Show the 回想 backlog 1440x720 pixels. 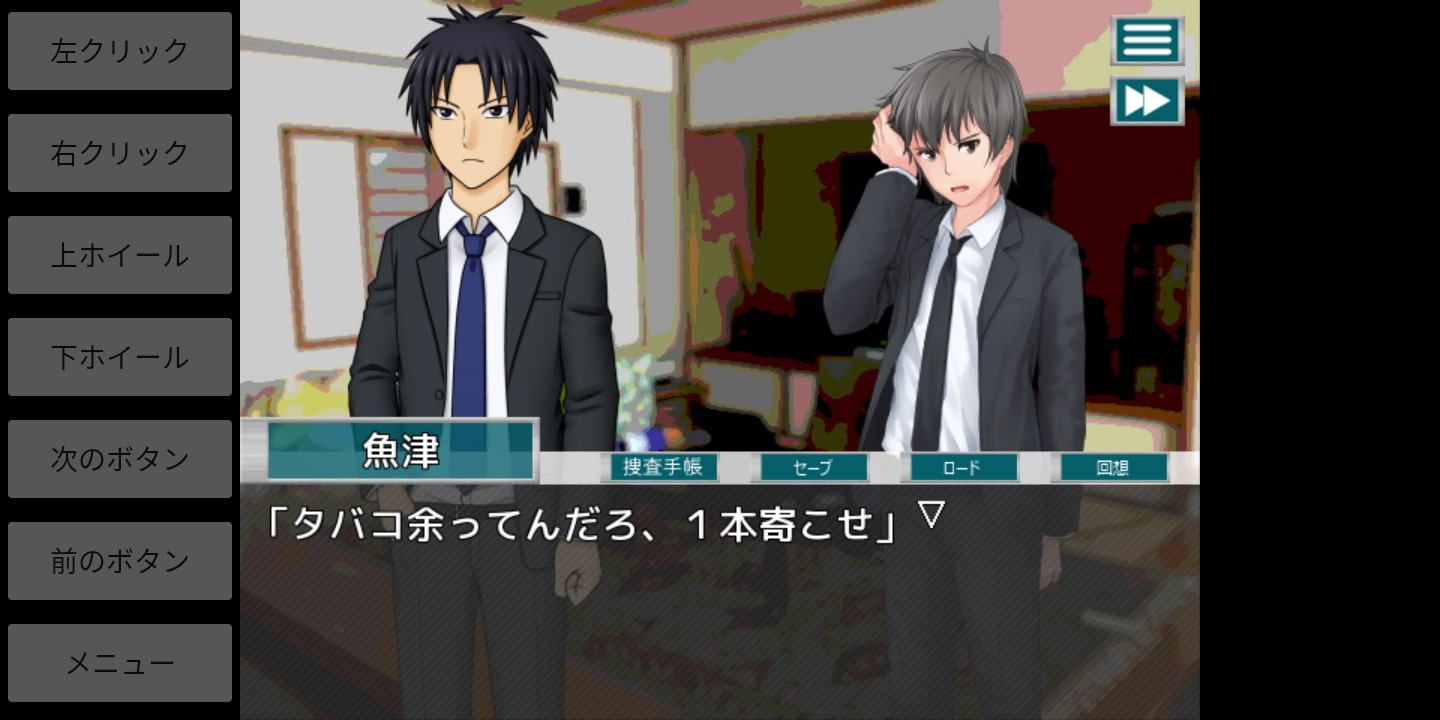coord(1111,467)
